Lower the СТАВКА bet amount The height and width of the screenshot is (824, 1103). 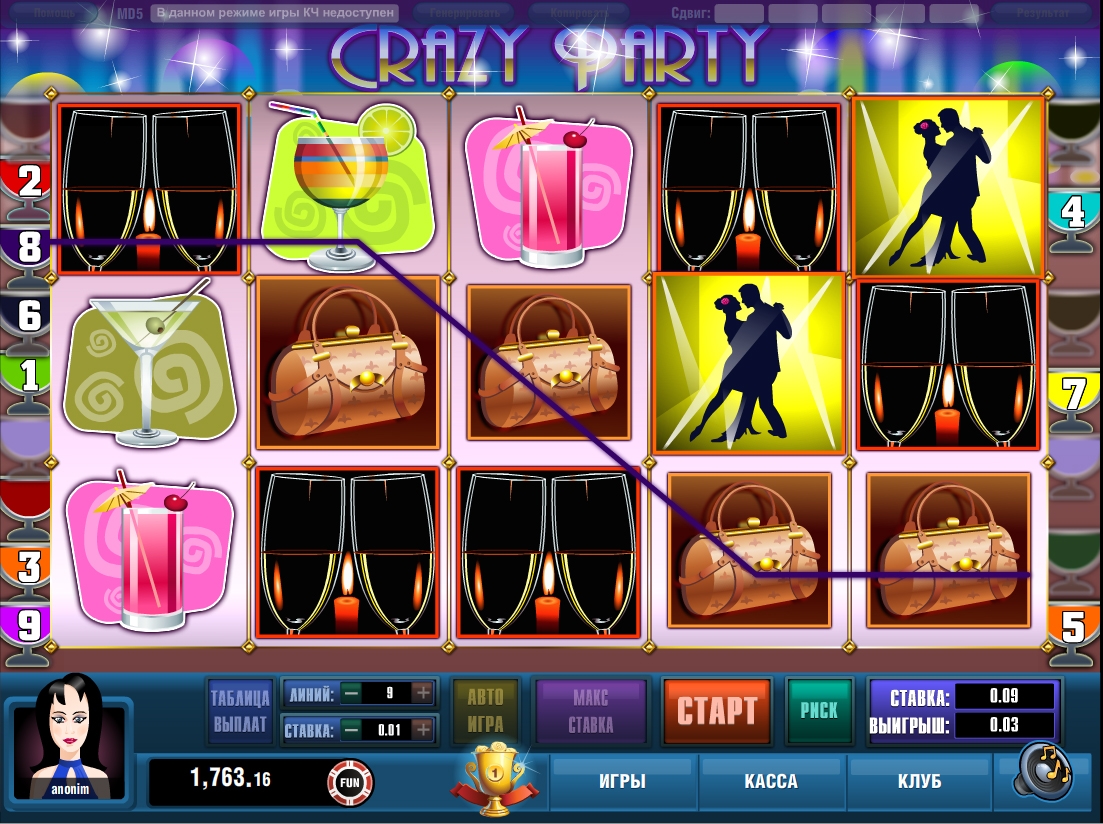[351, 730]
